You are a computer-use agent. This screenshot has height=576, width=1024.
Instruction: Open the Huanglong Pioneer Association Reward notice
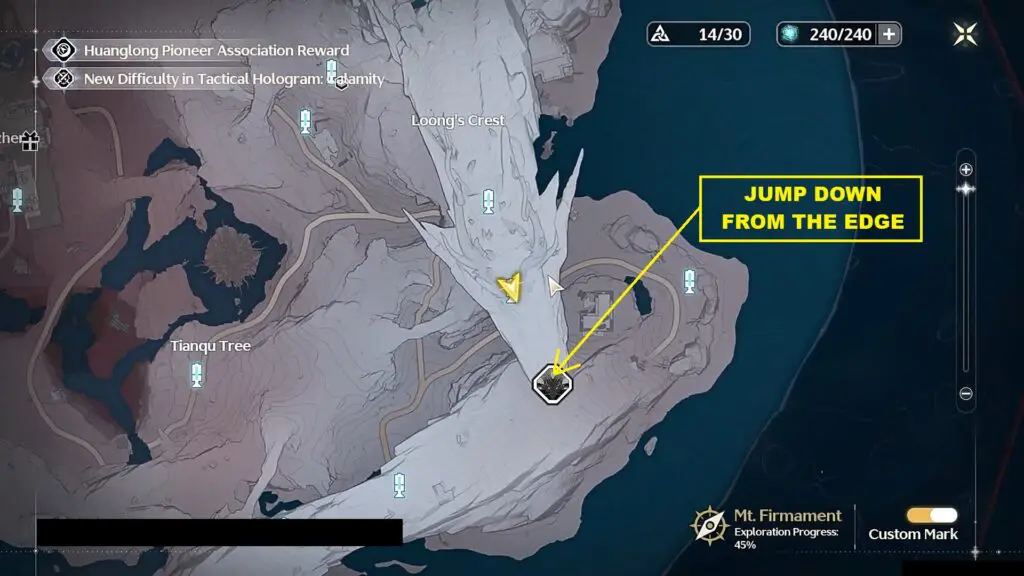pos(216,50)
